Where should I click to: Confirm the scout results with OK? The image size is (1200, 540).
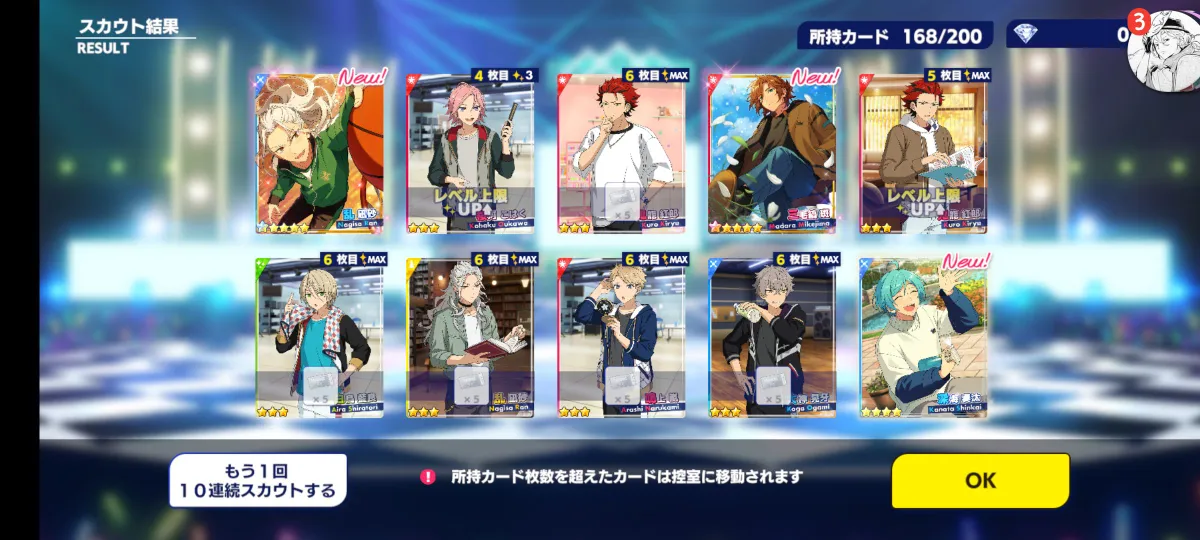pyautogui.click(x=980, y=480)
